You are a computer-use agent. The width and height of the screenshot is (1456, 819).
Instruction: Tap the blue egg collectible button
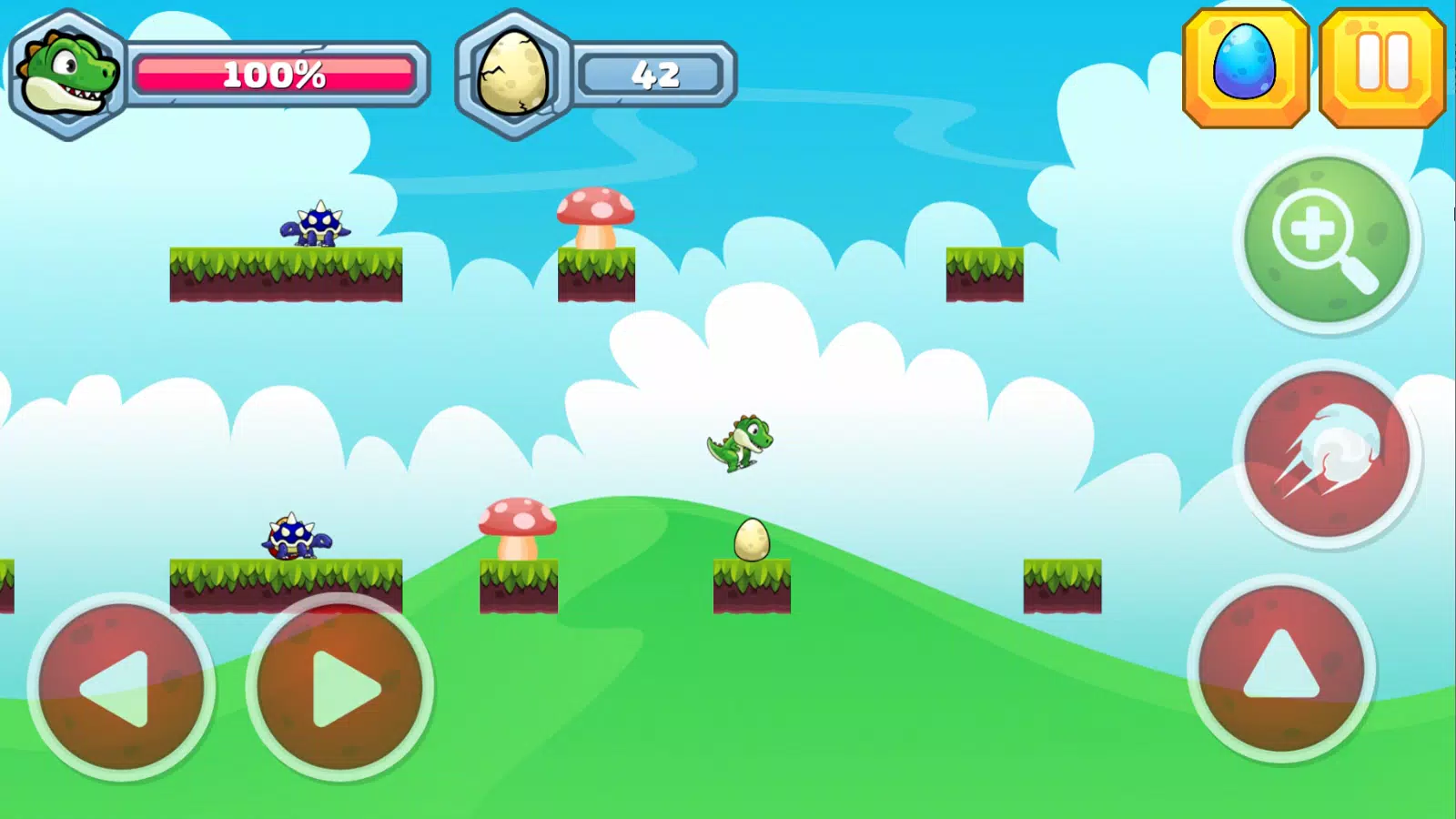coord(1245,66)
